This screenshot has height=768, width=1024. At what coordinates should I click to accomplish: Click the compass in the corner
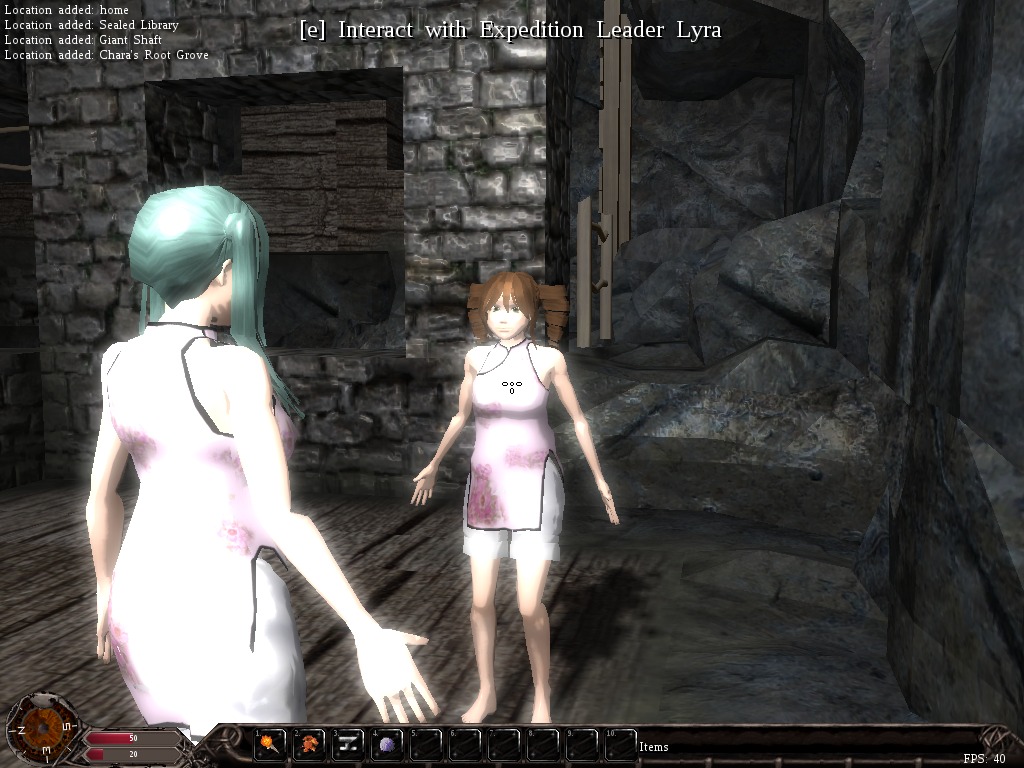tap(42, 729)
